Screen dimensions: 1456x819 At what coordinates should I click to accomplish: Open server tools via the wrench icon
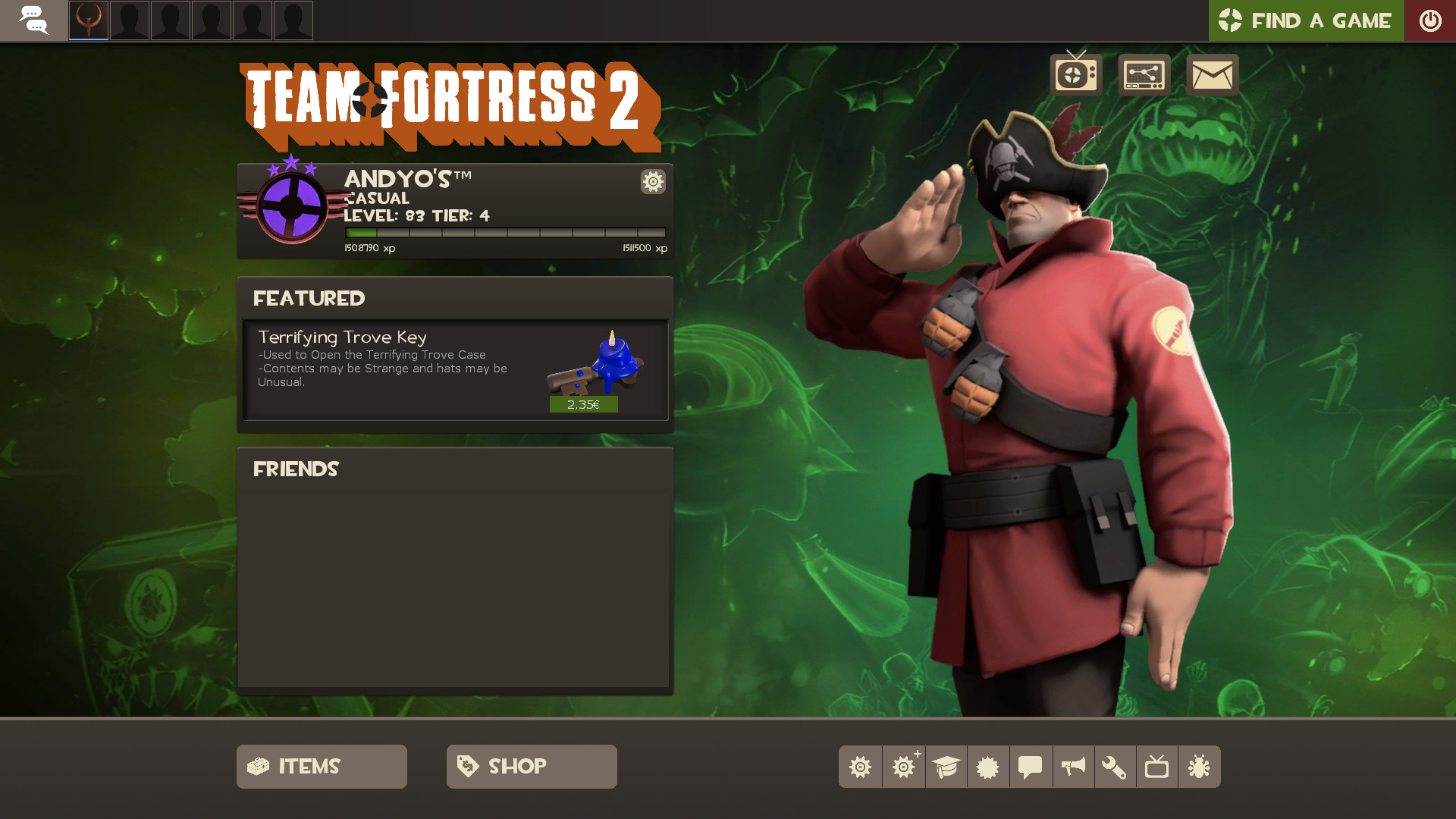[1116, 767]
